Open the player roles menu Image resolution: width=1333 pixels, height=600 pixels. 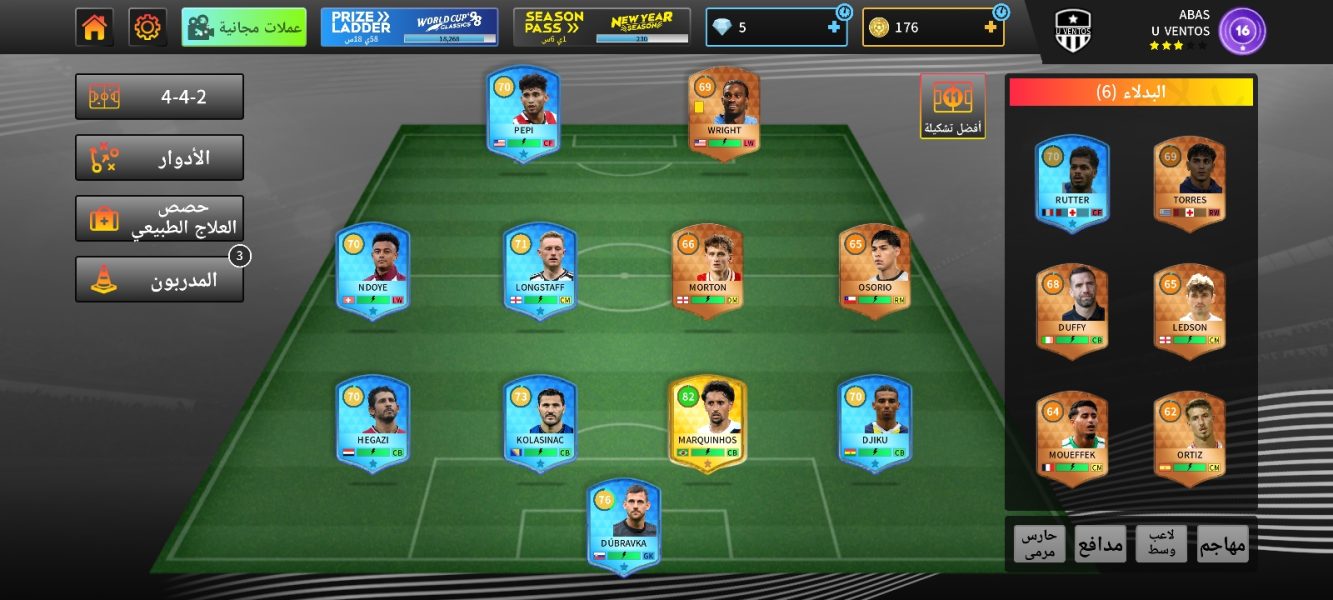(160, 158)
